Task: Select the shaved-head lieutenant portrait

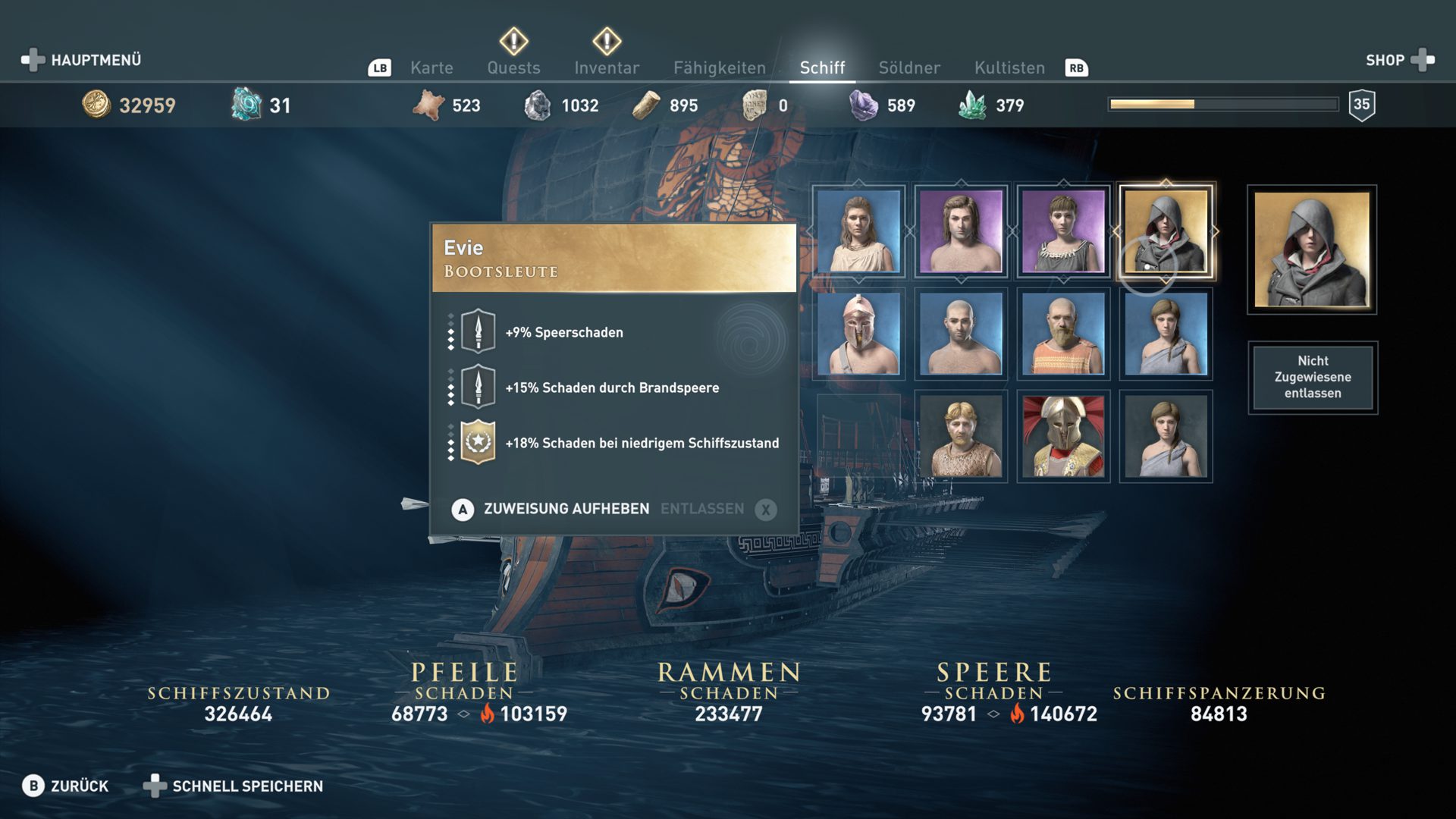Action: tap(961, 334)
